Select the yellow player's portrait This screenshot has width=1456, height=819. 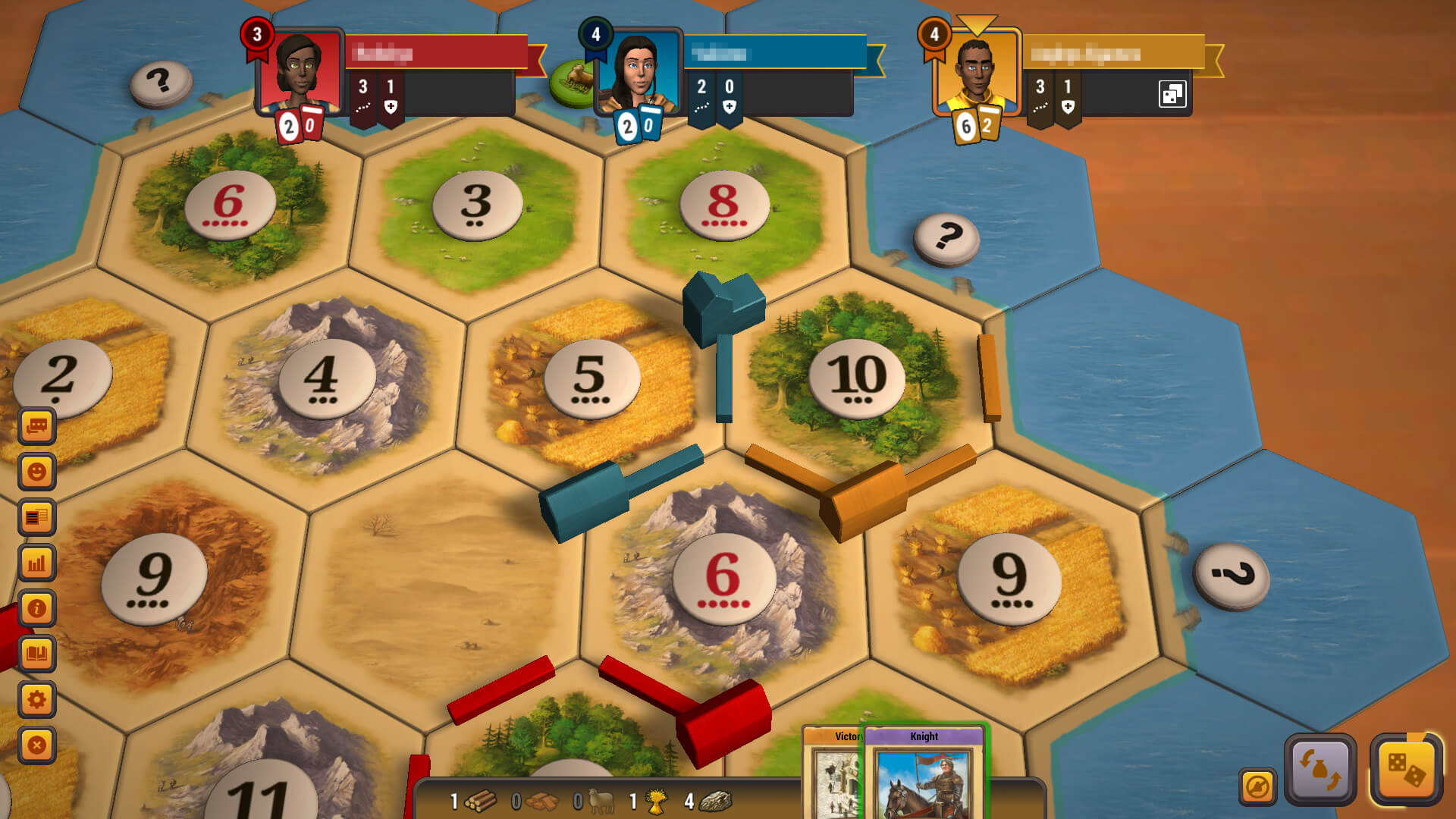pos(977,72)
